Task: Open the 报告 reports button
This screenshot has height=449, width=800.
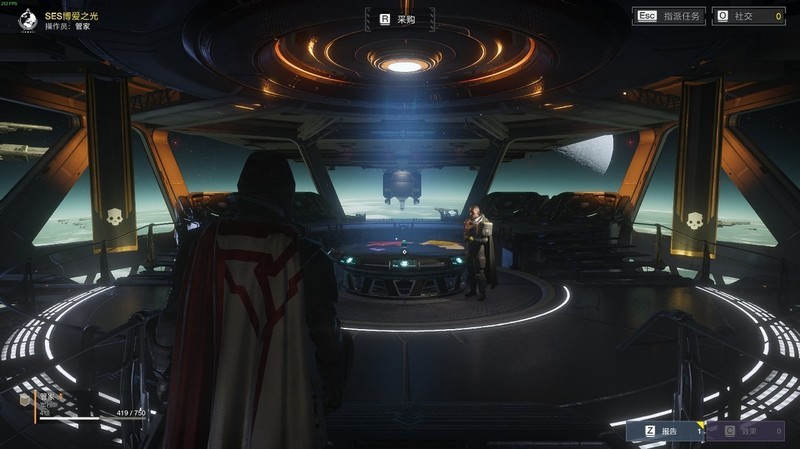Action: click(x=662, y=431)
